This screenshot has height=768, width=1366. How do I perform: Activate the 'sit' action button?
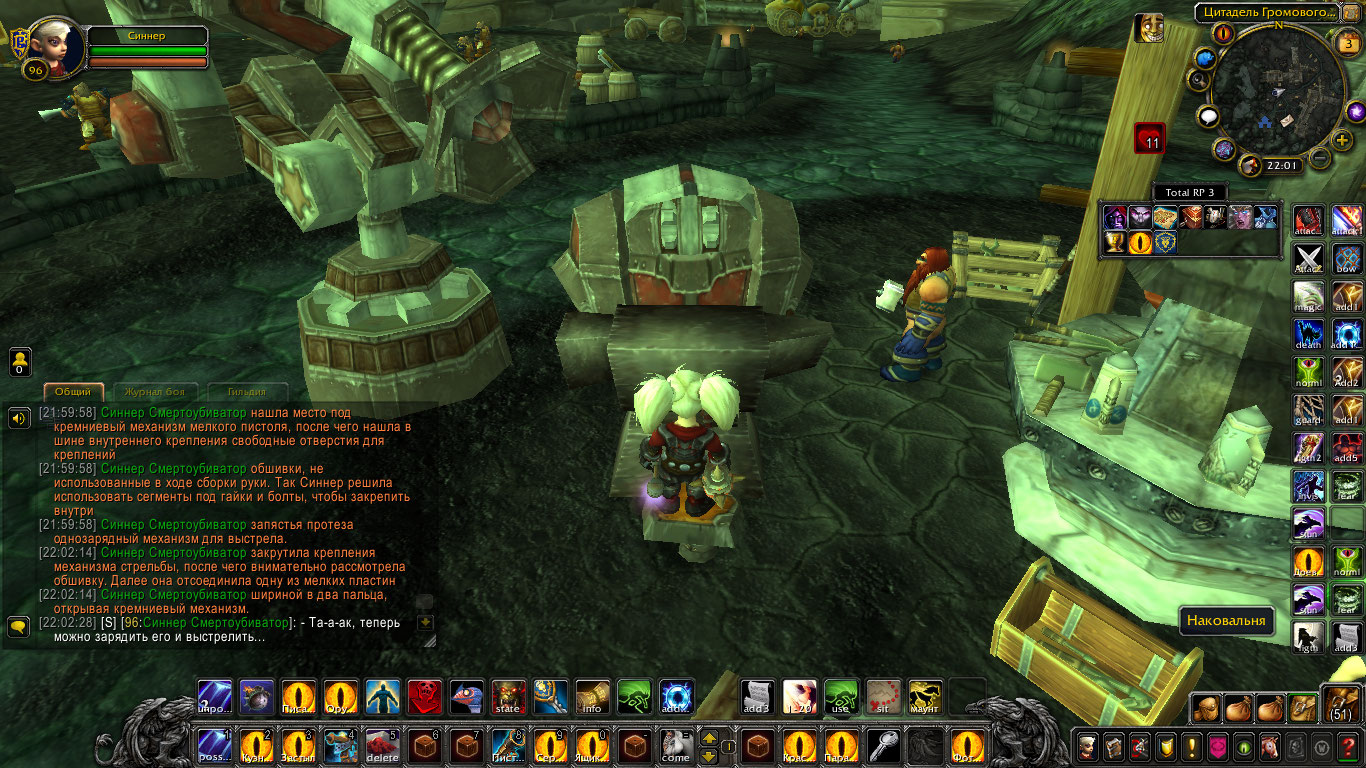[884, 697]
